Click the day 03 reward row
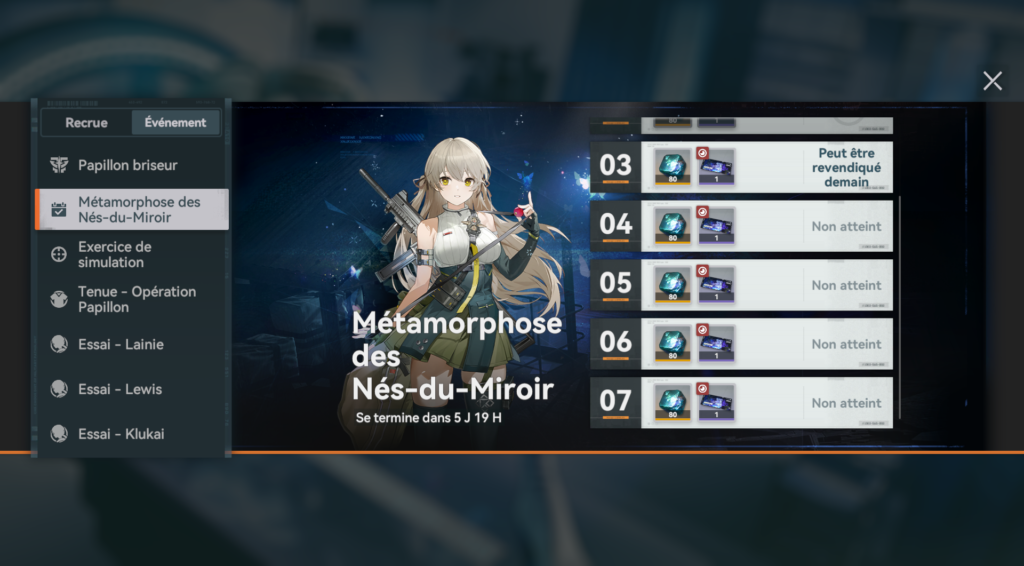The height and width of the screenshot is (566, 1024). pyautogui.click(x=741, y=167)
